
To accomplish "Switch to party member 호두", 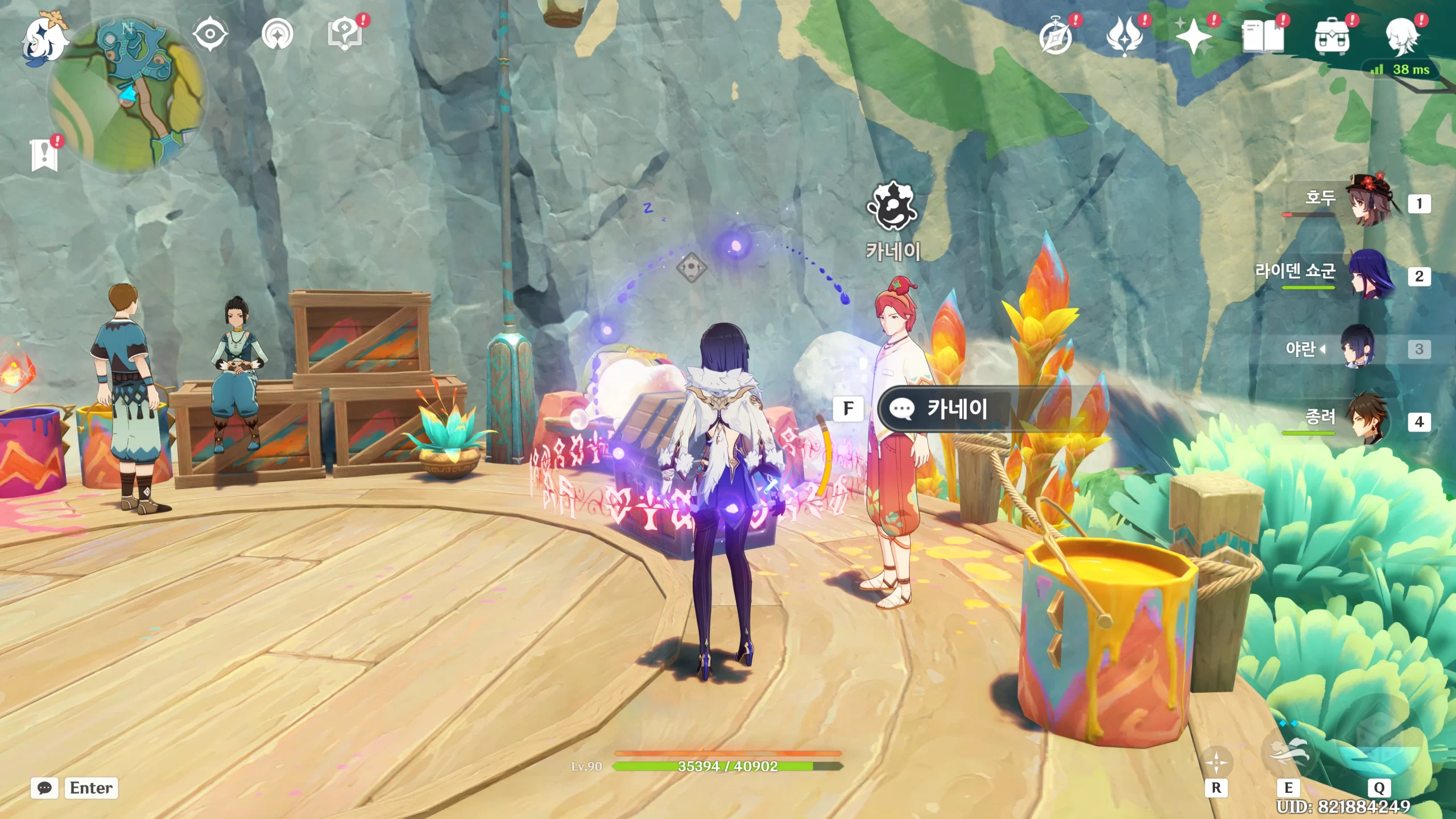I will tap(1370, 201).
